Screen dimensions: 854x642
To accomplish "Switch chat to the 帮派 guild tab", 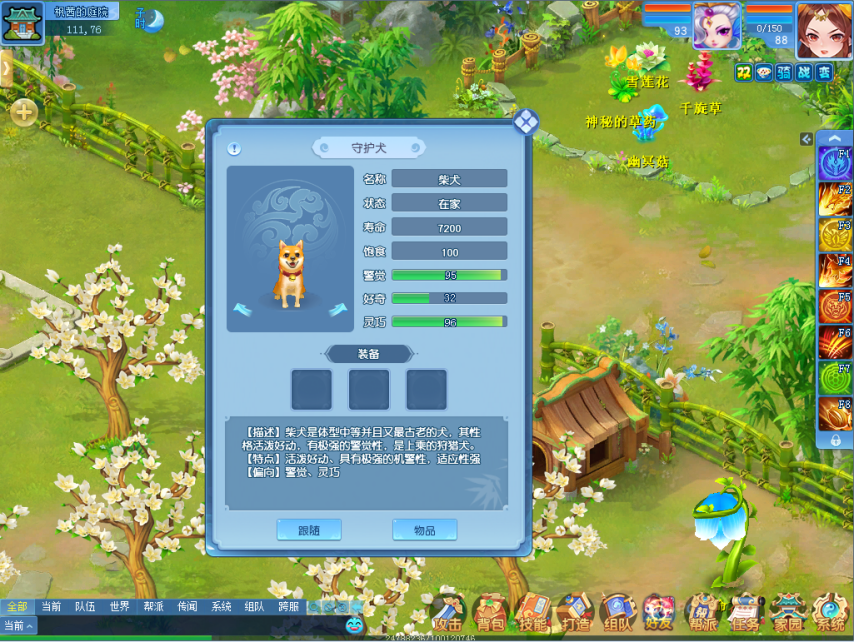I will click(153, 607).
